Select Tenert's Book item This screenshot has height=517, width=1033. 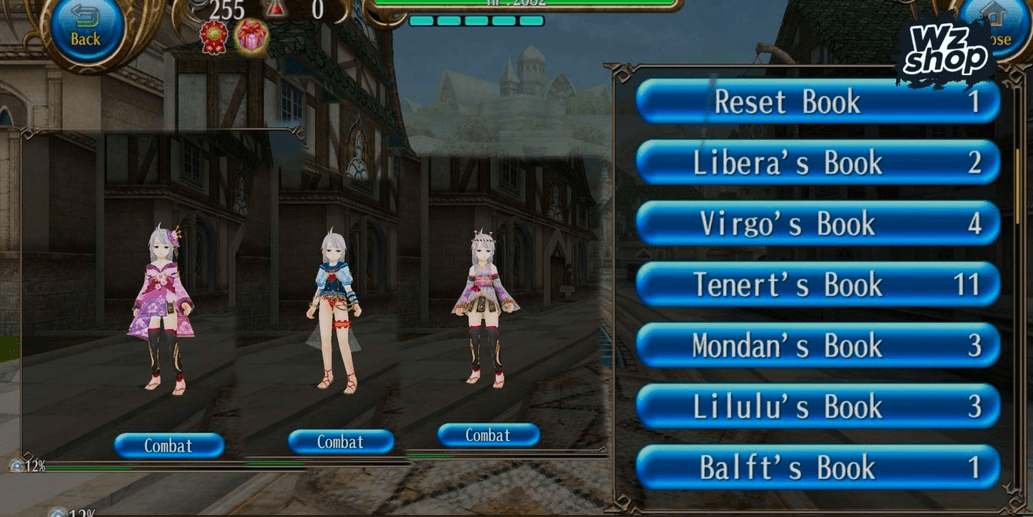[817, 285]
